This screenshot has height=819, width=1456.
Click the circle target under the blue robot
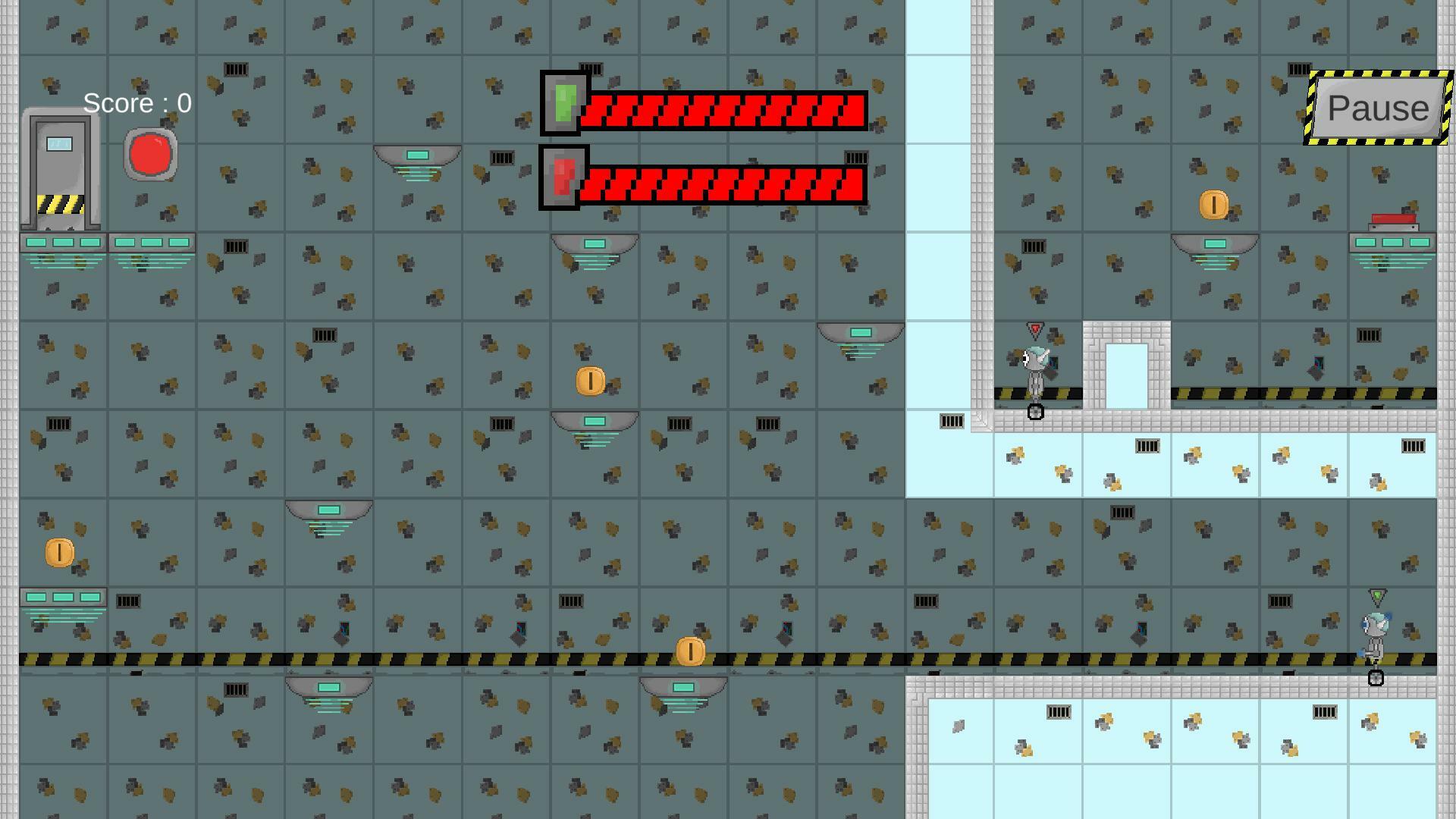point(1377,679)
